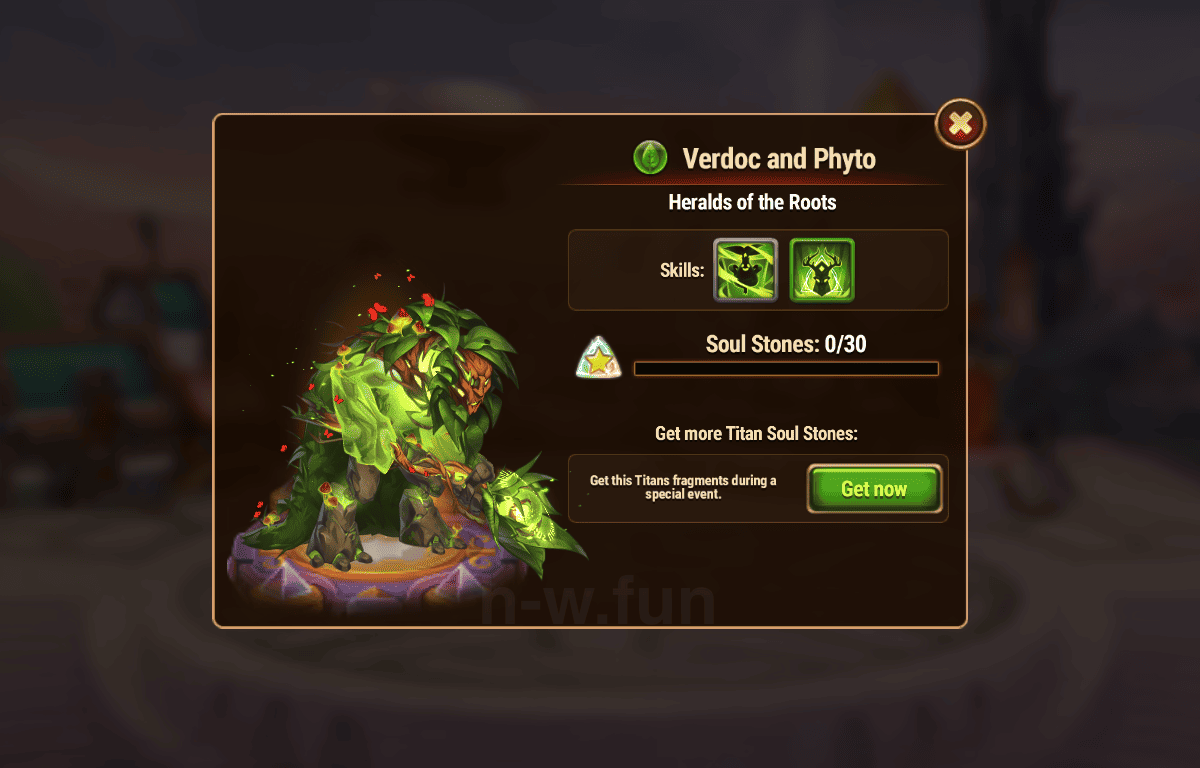Click the green Get now button
Image resolution: width=1200 pixels, height=768 pixels.
874,489
